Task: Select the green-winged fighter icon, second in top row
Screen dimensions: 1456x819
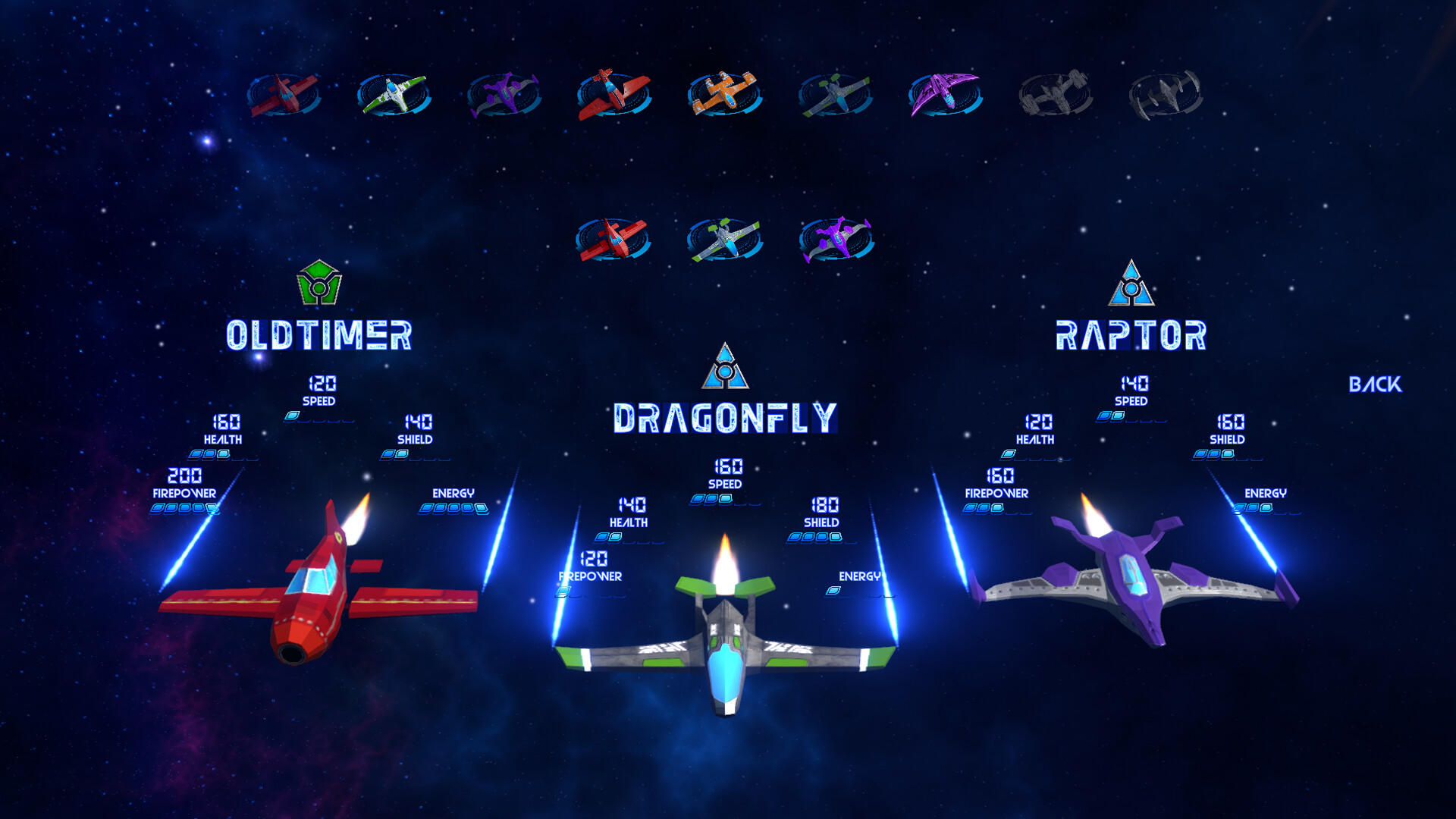Action: (x=391, y=94)
